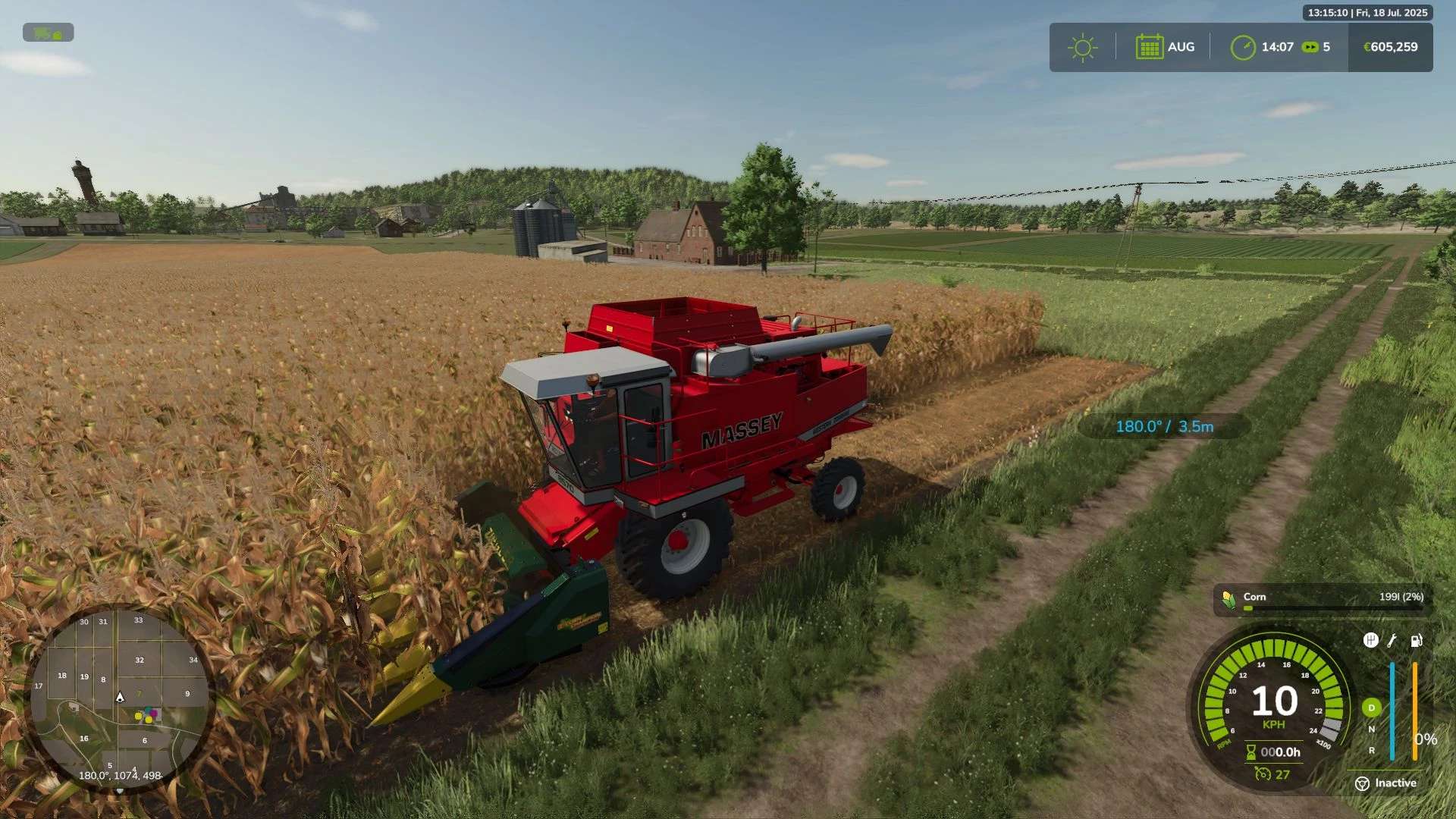This screenshot has height=819, width=1456.
Task: Switch to the R reverse gear
Action: pyautogui.click(x=1371, y=751)
